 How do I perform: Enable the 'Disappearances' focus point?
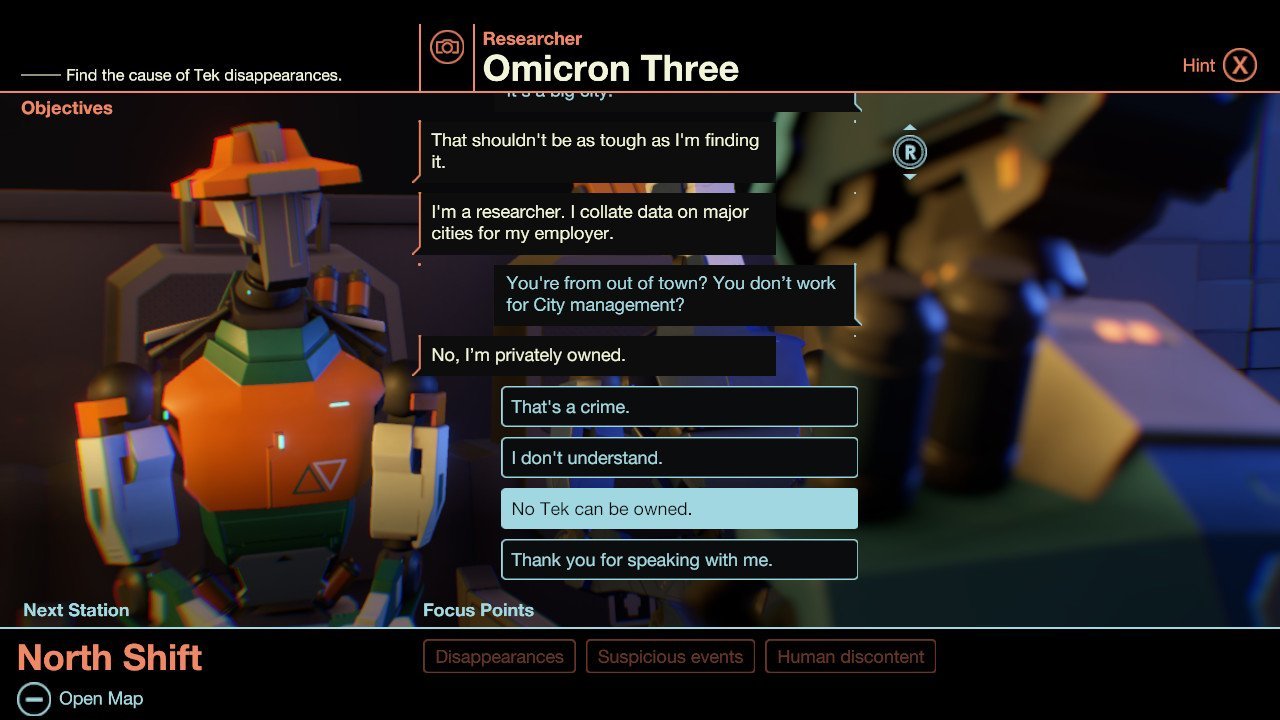pyautogui.click(x=499, y=656)
